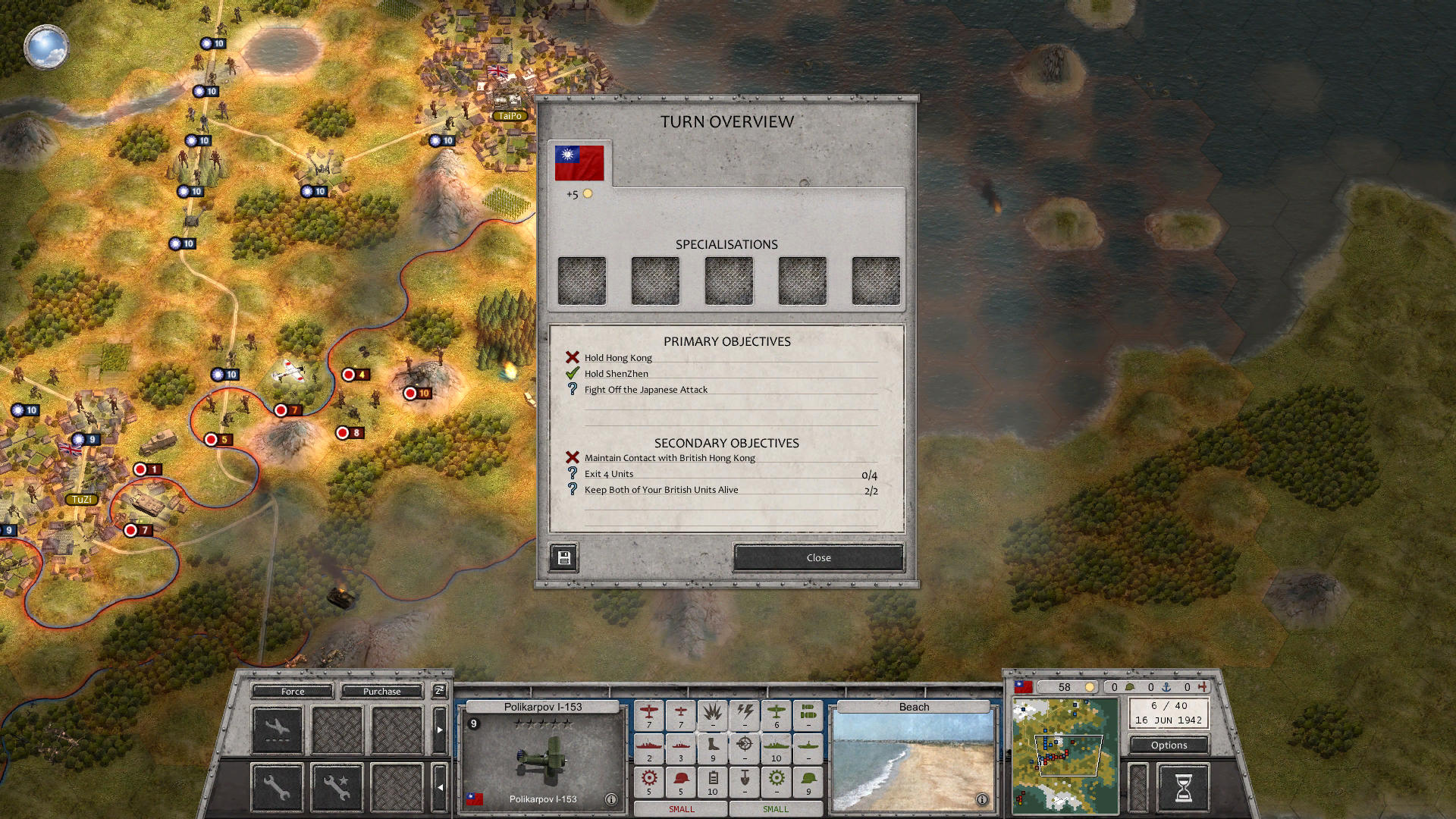Toggle the green SMALL unit size label
This screenshot has width=1456, height=819.
[x=775, y=808]
